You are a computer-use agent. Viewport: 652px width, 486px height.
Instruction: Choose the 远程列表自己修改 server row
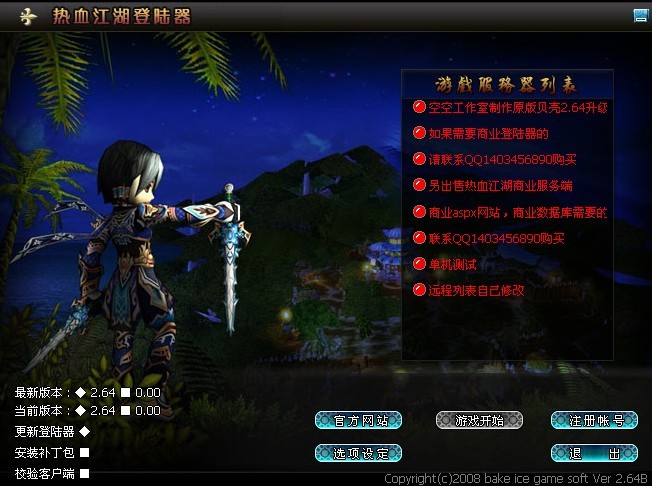coord(476,290)
